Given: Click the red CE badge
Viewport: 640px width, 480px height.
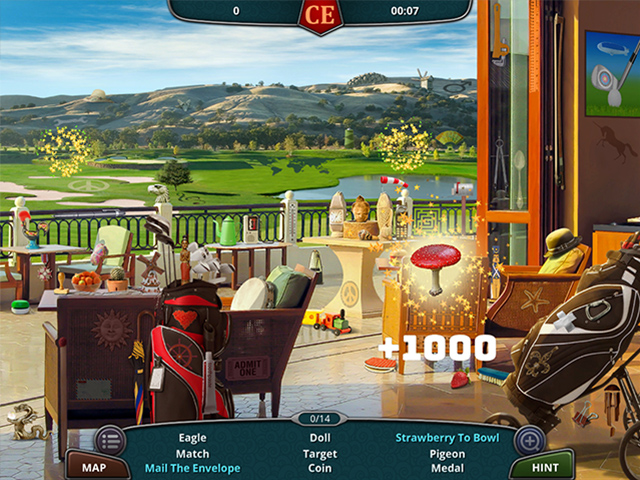Looking at the screenshot, I should (320, 14).
